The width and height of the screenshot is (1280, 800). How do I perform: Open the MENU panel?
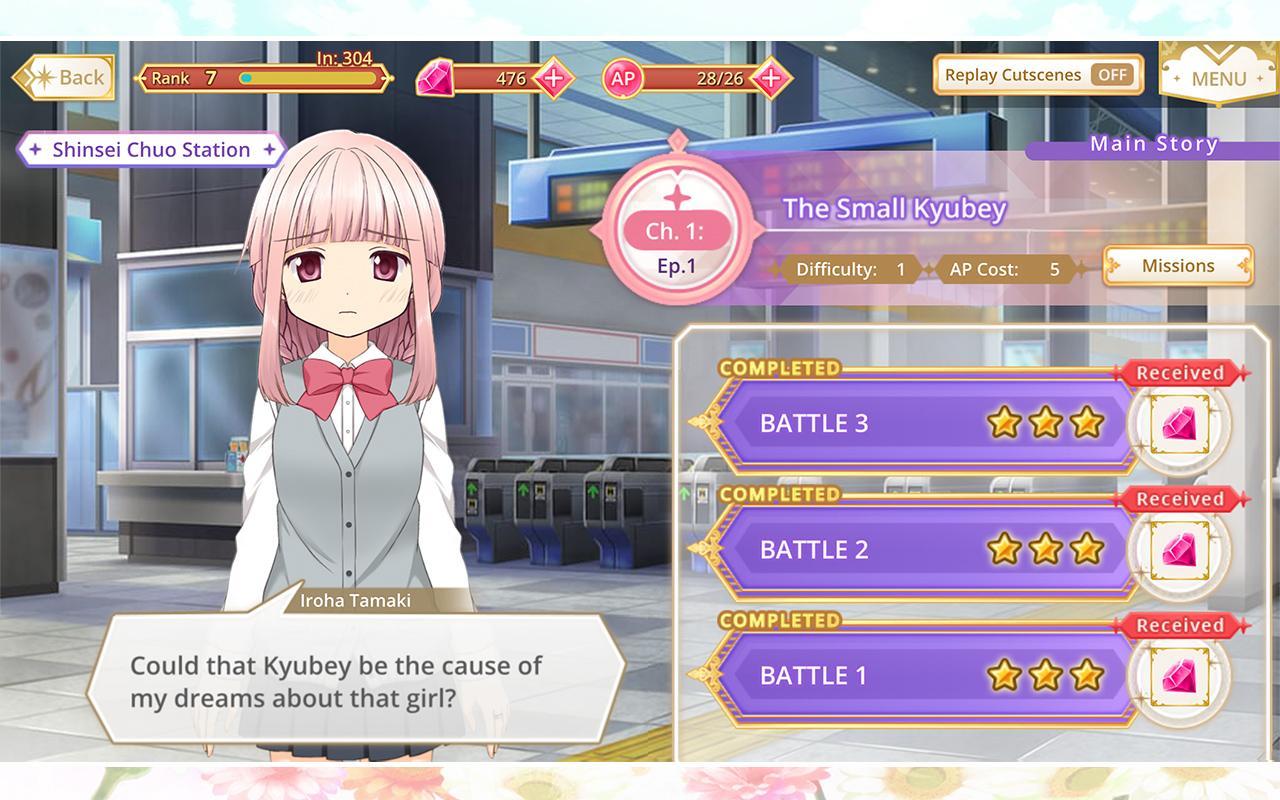point(1219,78)
